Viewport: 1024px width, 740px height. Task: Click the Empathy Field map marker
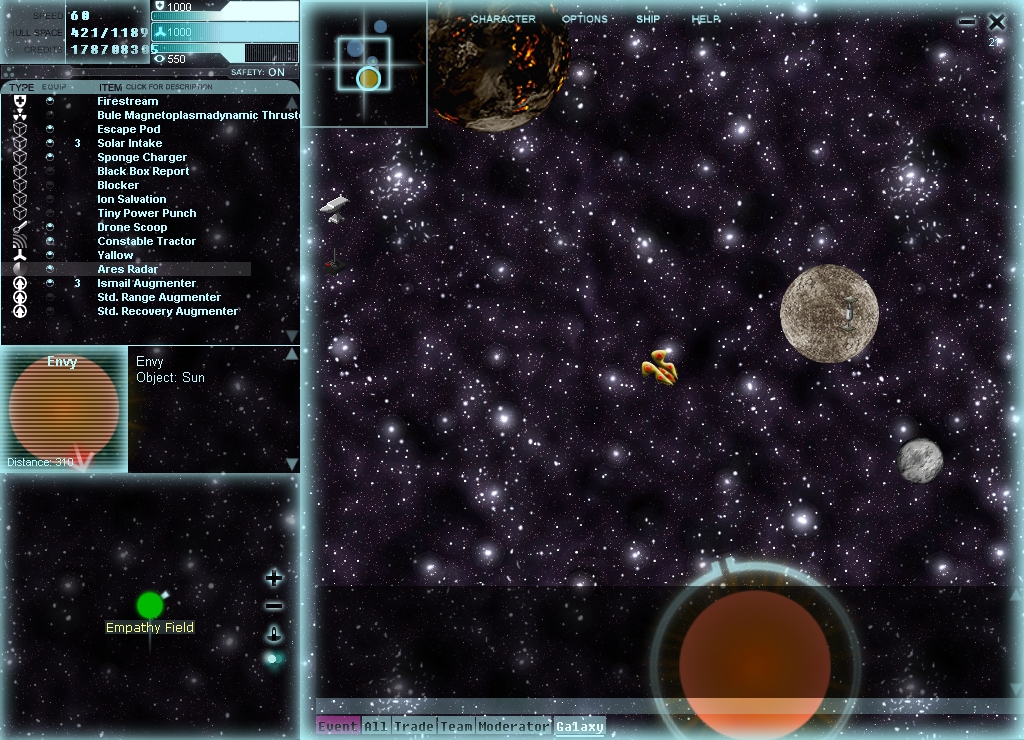(x=150, y=605)
